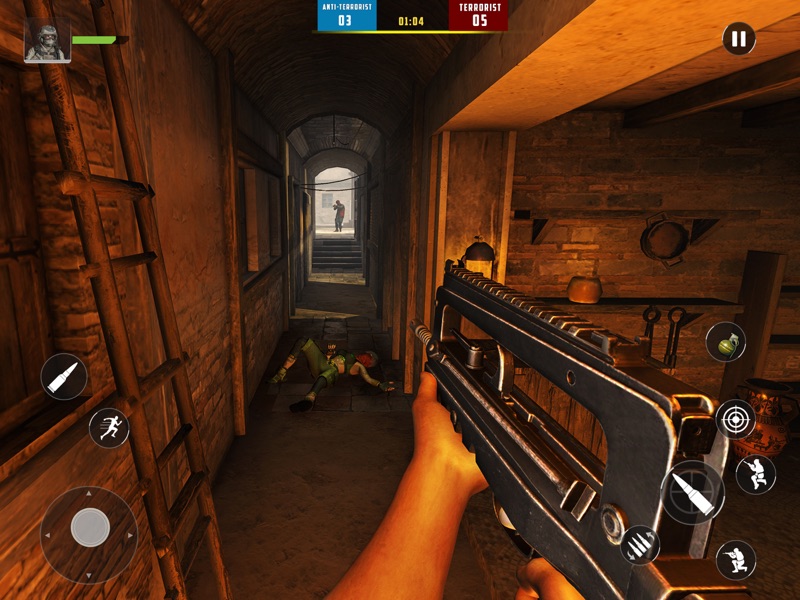Screen dimensions: 800x600
Task: Tap the large crosshair-backed bullet fire button
Action: (693, 492)
